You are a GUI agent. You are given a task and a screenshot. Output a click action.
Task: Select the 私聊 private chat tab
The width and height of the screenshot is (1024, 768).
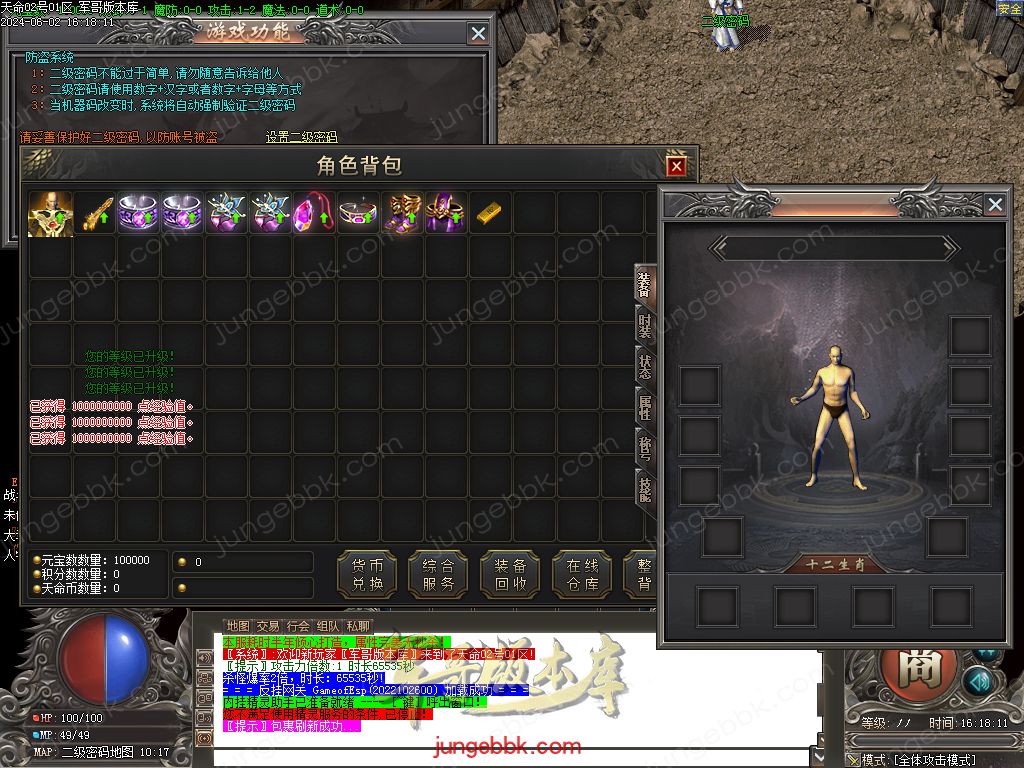pyautogui.click(x=358, y=626)
